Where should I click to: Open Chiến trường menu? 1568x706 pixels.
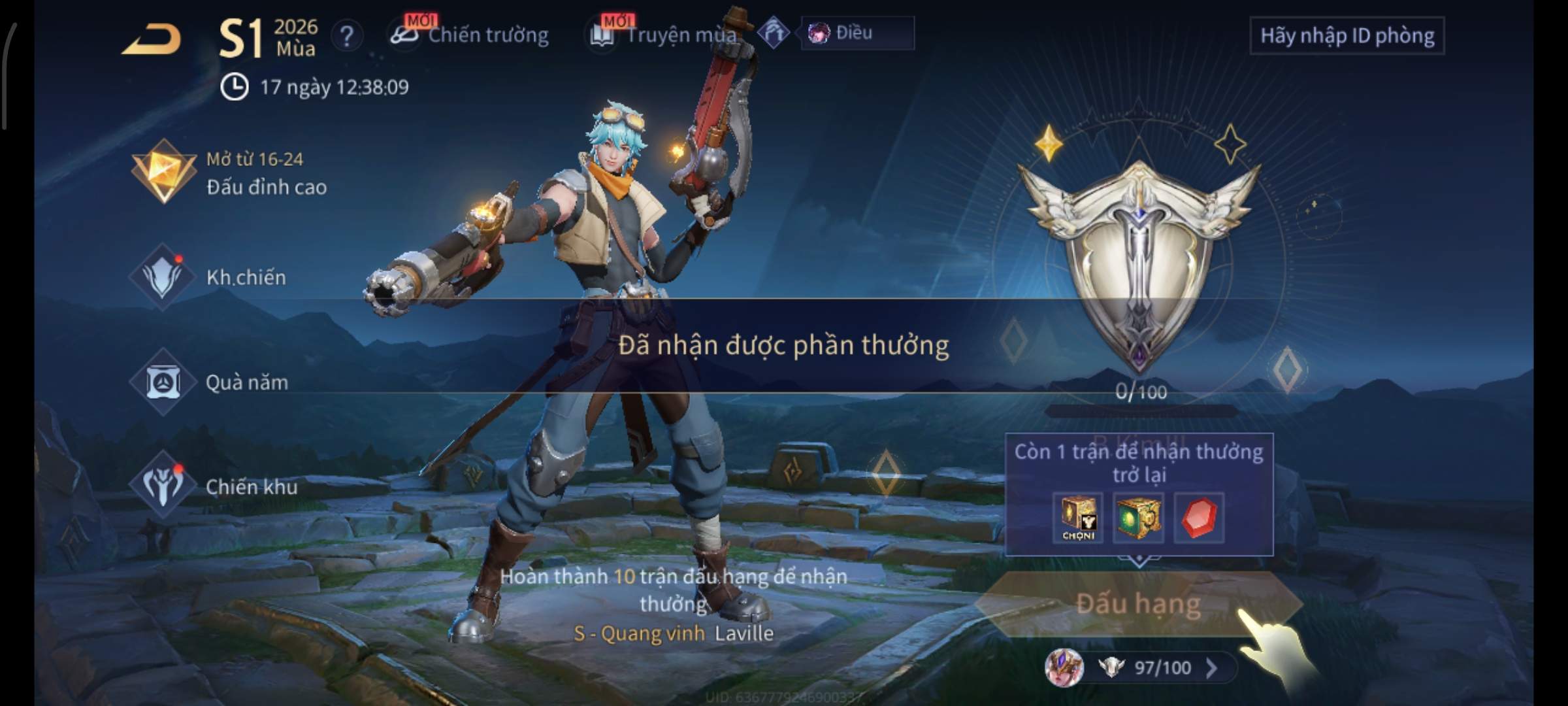pos(470,35)
